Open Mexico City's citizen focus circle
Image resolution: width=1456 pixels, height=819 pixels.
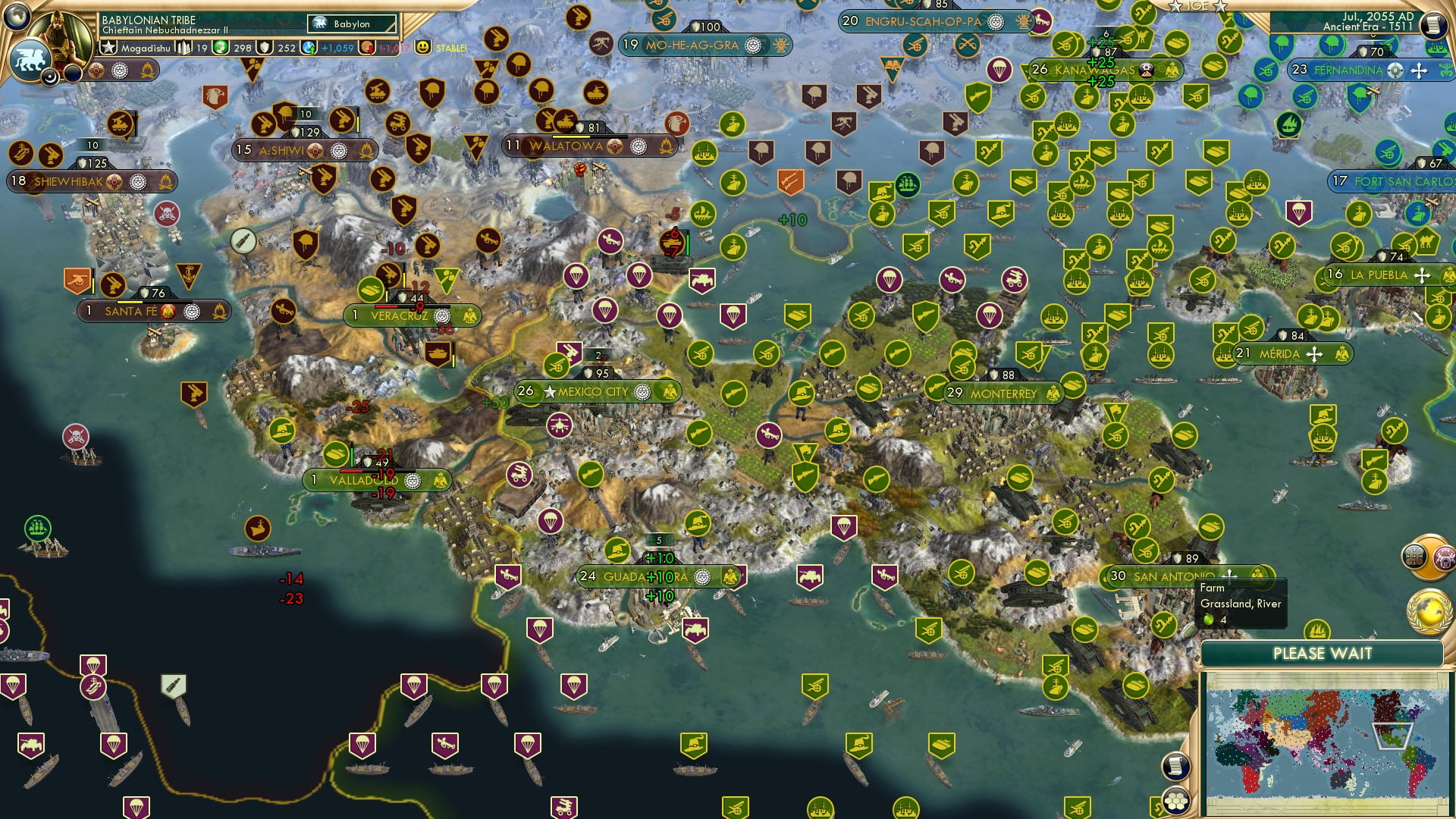tap(645, 393)
